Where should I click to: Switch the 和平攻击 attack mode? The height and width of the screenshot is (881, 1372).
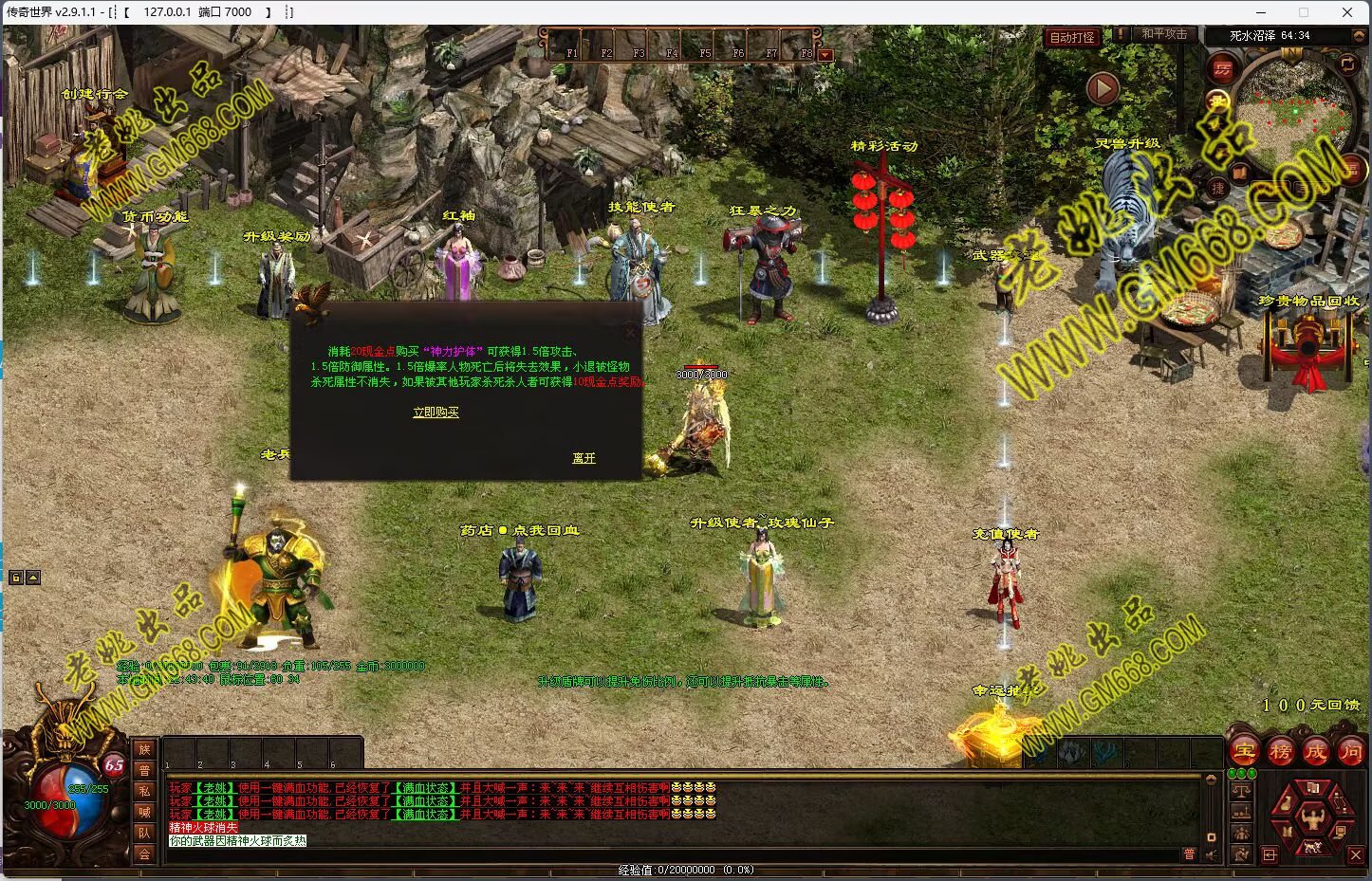[1164, 34]
